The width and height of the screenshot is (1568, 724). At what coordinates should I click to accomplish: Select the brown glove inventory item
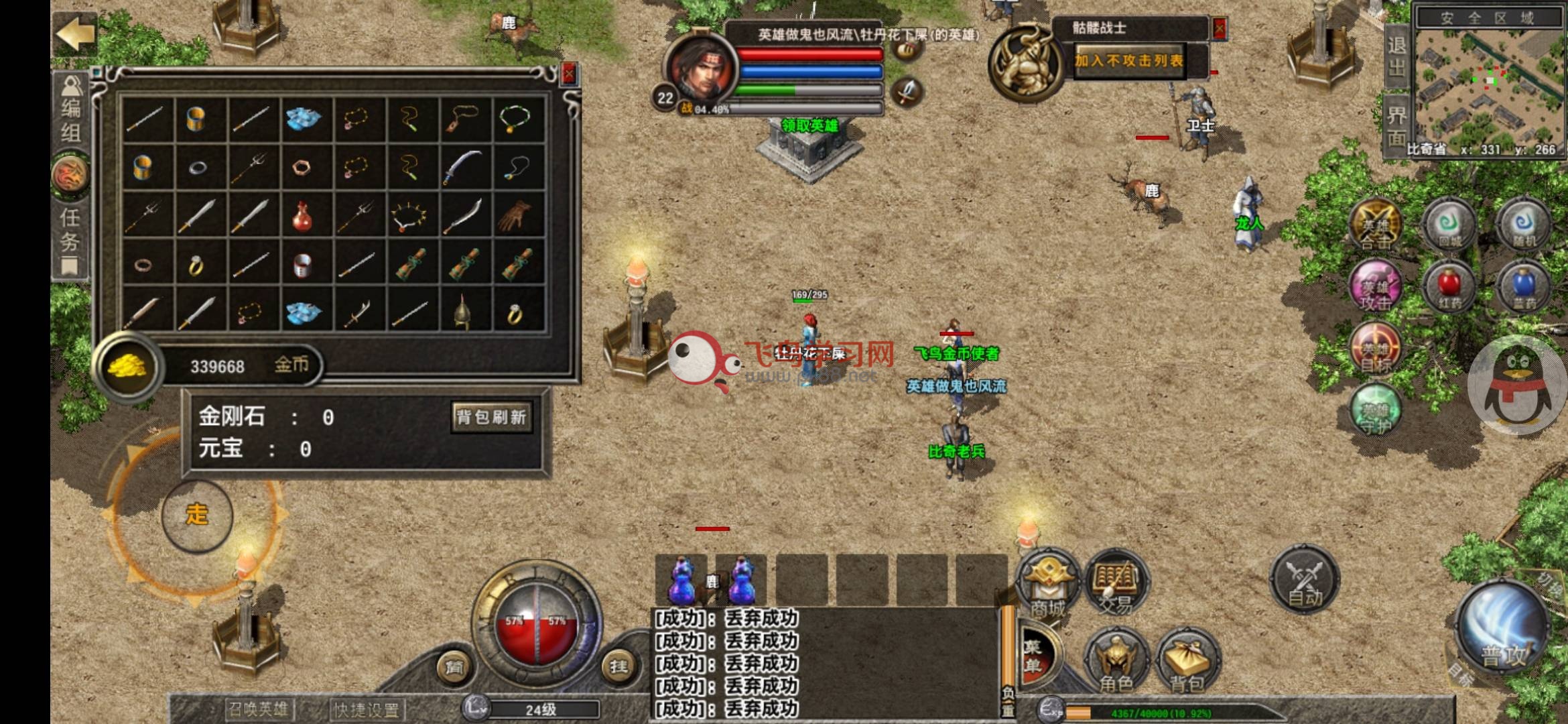click(515, 215)
